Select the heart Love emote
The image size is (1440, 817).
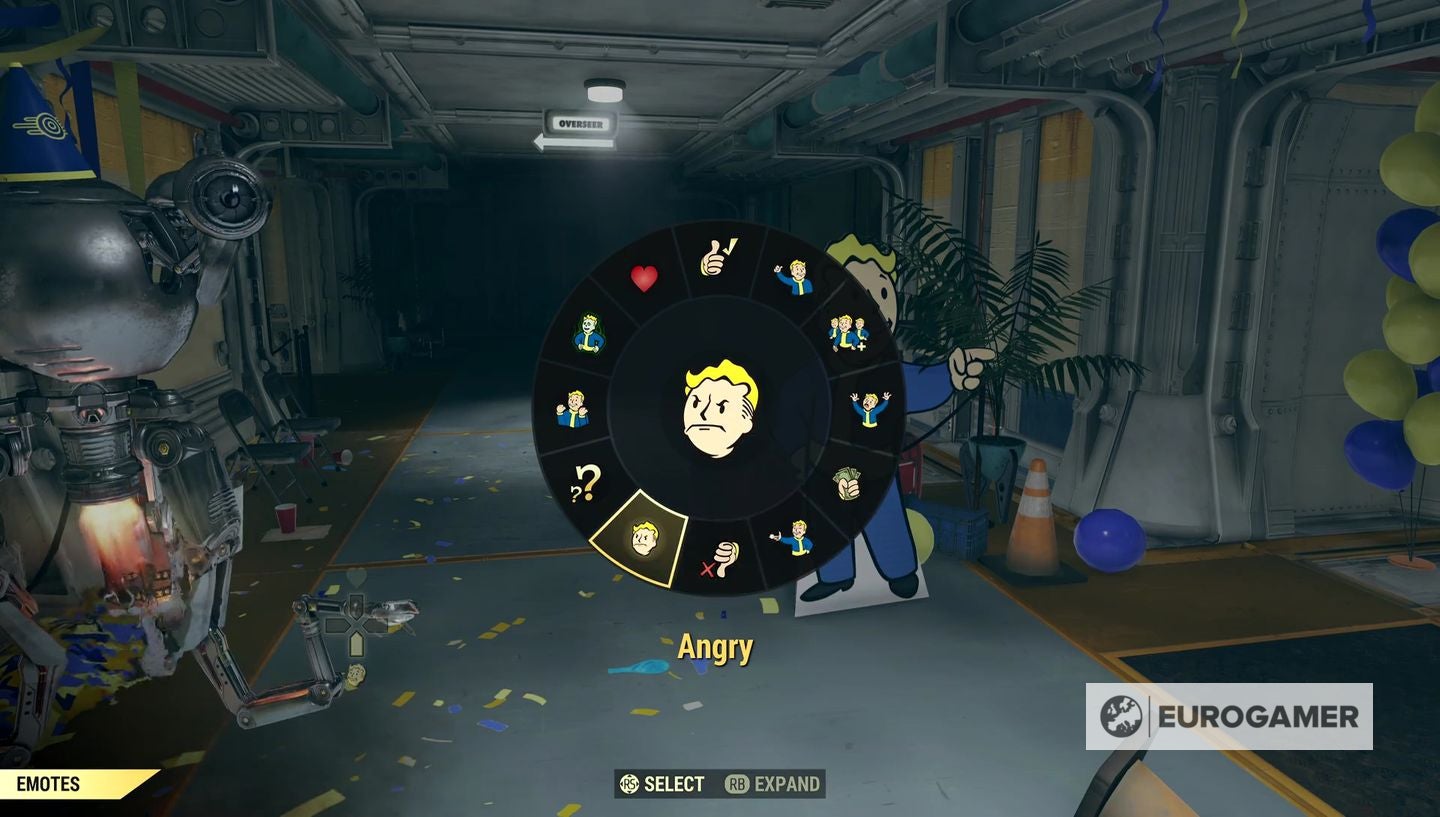(x=645, y=278)
